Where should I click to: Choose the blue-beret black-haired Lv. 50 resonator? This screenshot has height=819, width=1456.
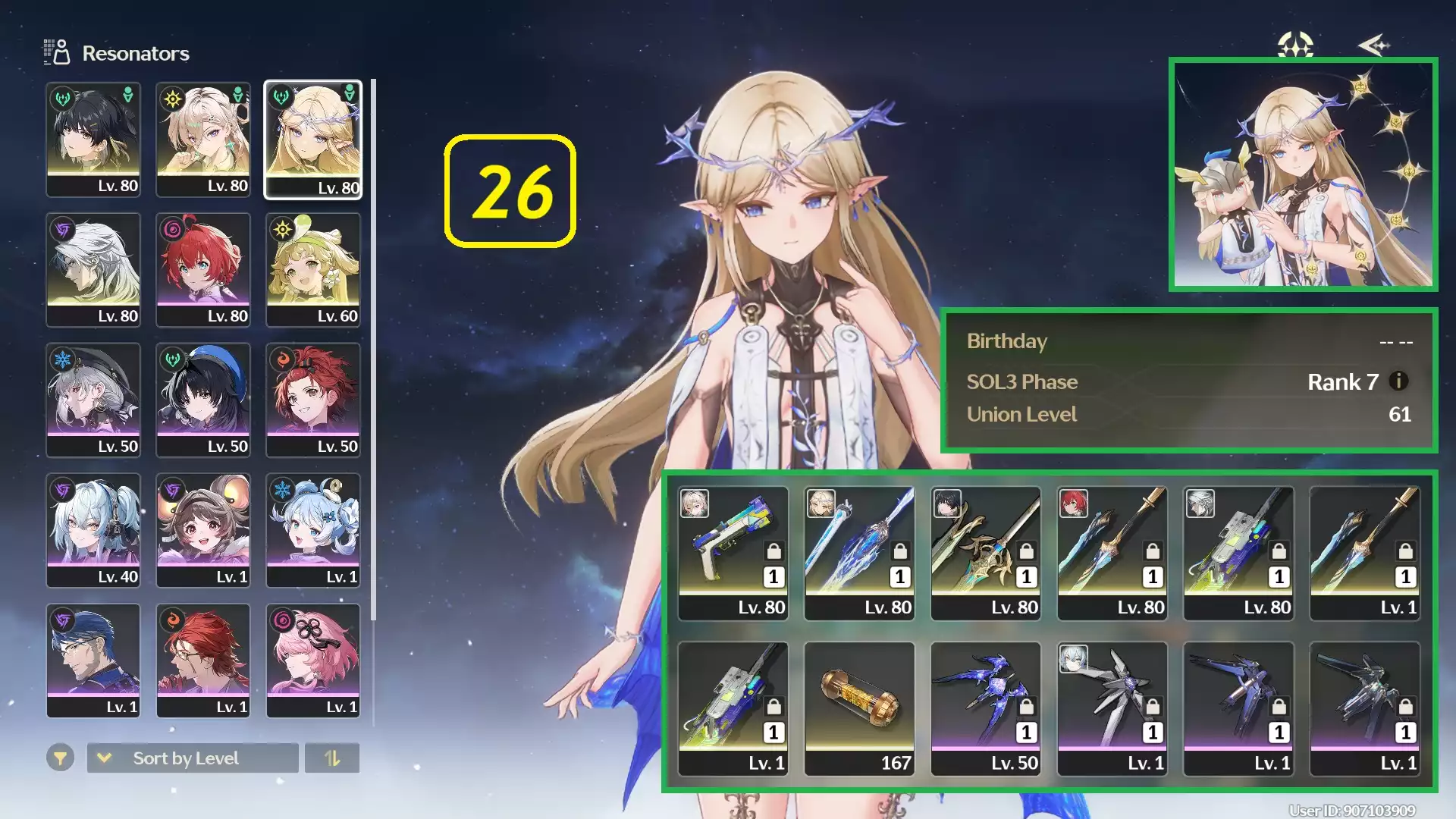pyautogui.click(x=203, y=400)
